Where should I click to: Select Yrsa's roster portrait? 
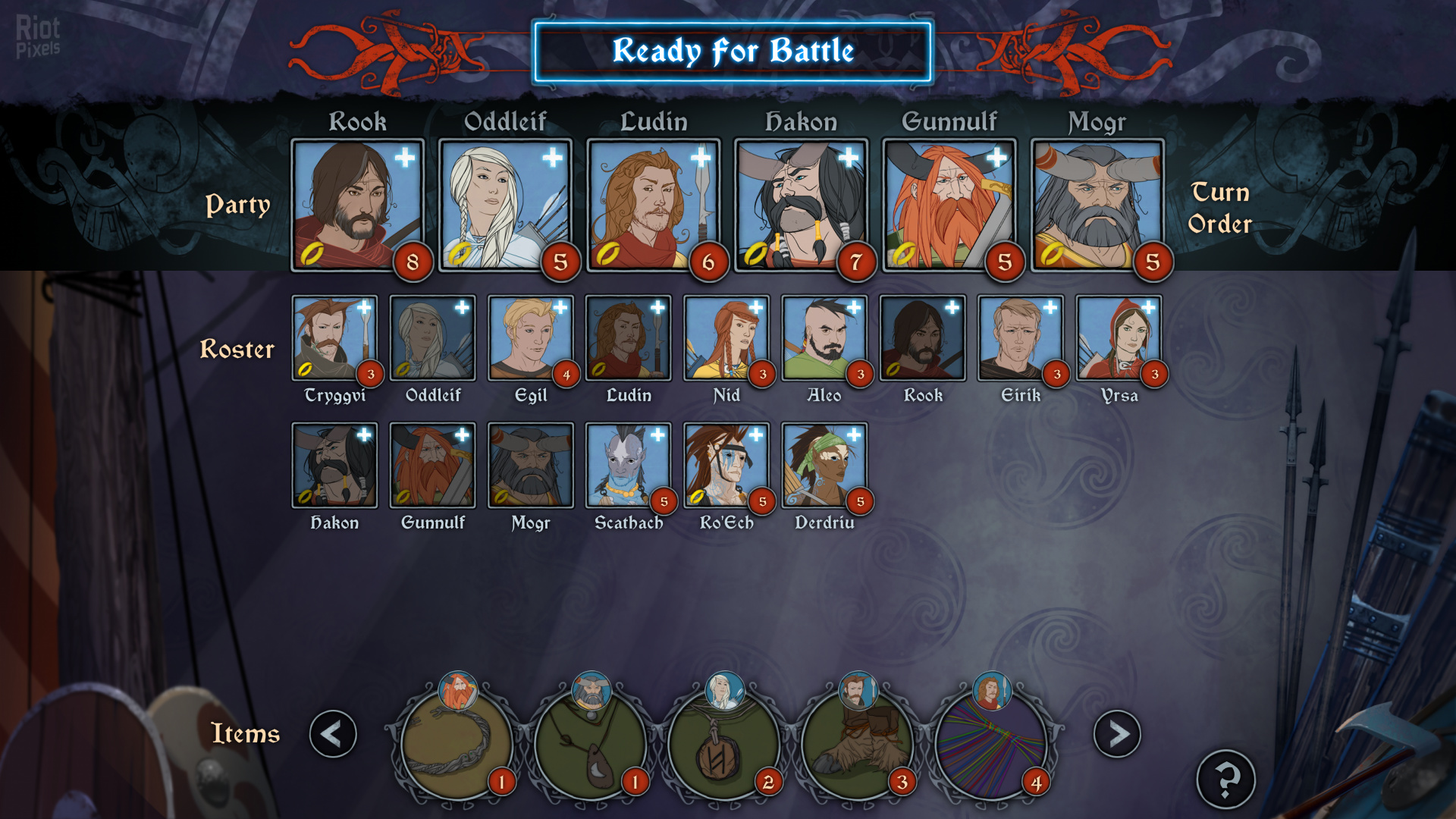1119,338
